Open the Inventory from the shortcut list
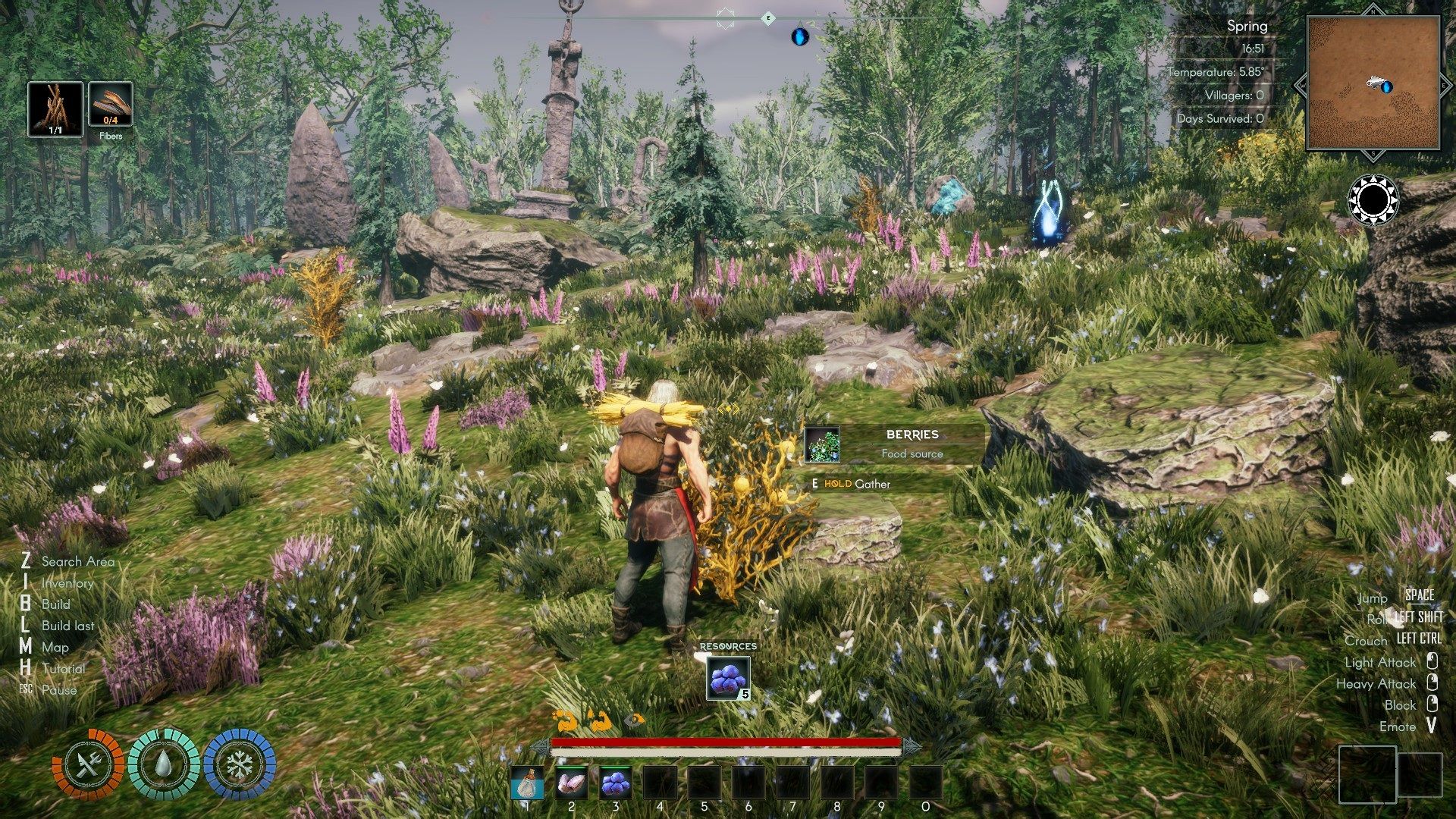1456x819 pixels. click(67, 582)
